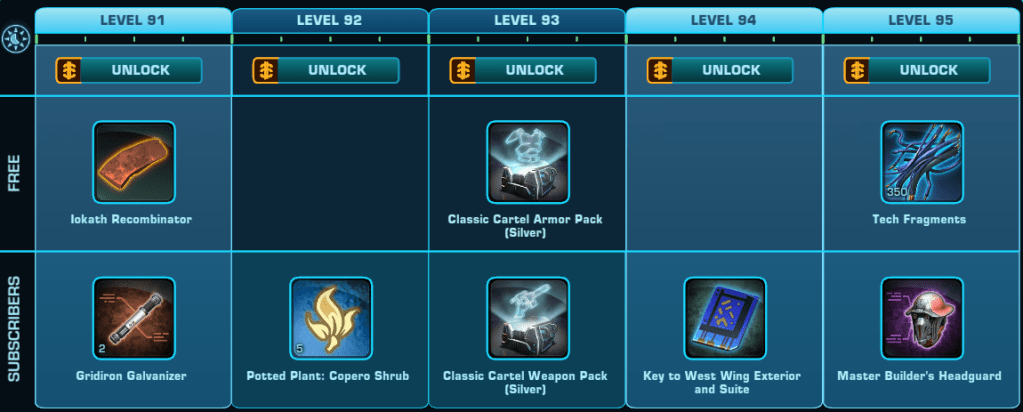Unlock Level 91 with the Unlock button
The image size is (1023, 412).
pos(130,70)
